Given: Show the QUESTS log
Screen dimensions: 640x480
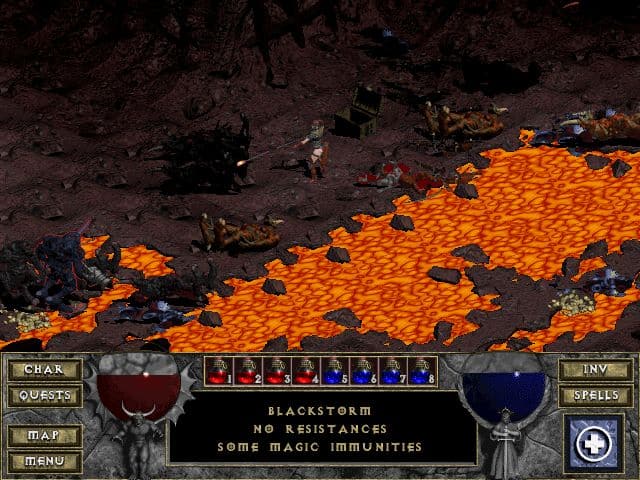Looking at the screenshot, I should tap(45, 396).
